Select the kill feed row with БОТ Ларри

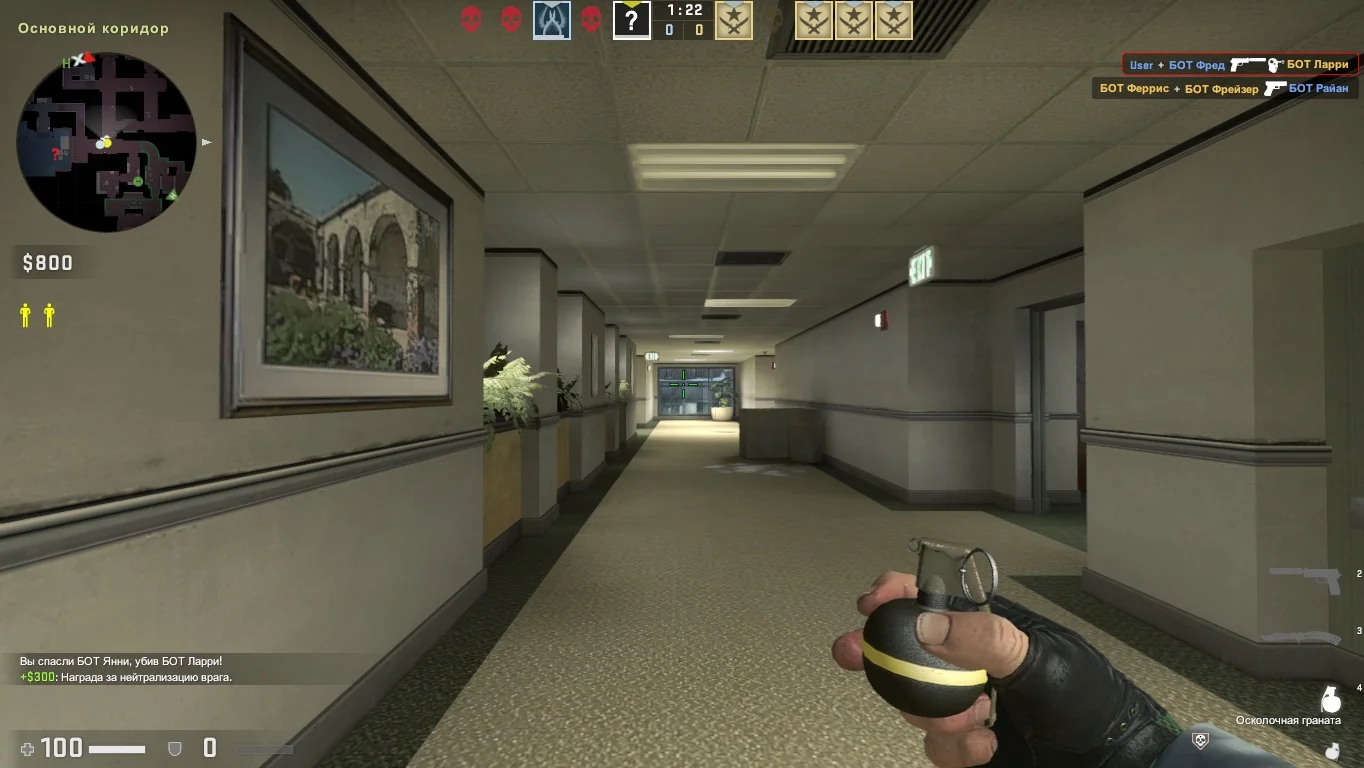1239,65
